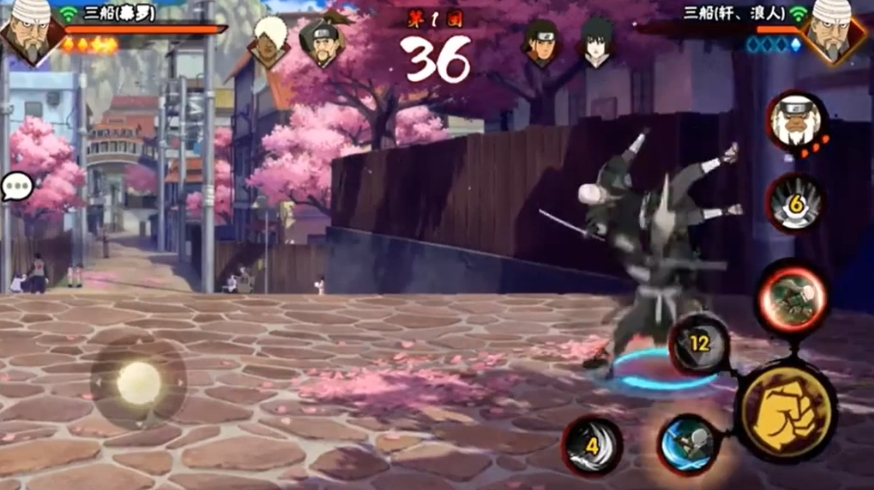
Task: Use the skill showing cooldown 4
Action: 592,445
